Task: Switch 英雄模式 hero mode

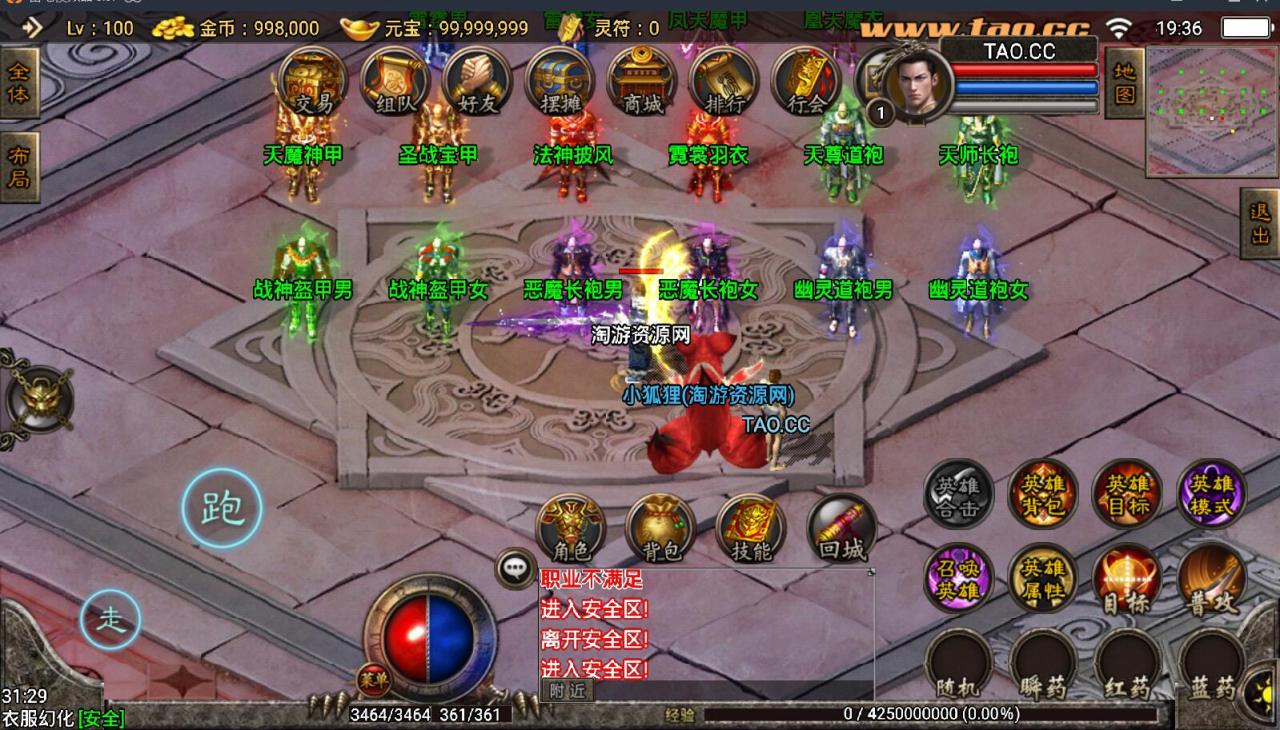Action: (1212, 494)
